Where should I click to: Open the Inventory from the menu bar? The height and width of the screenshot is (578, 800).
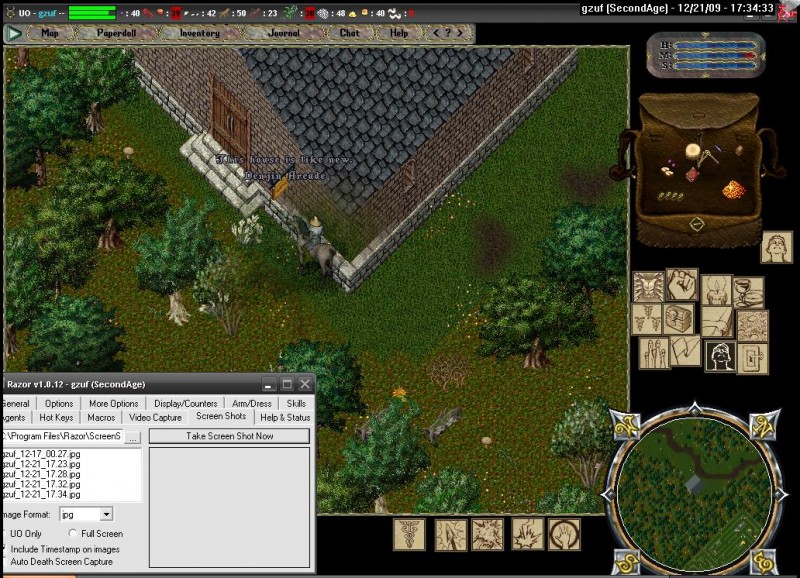tap(199, 33)
